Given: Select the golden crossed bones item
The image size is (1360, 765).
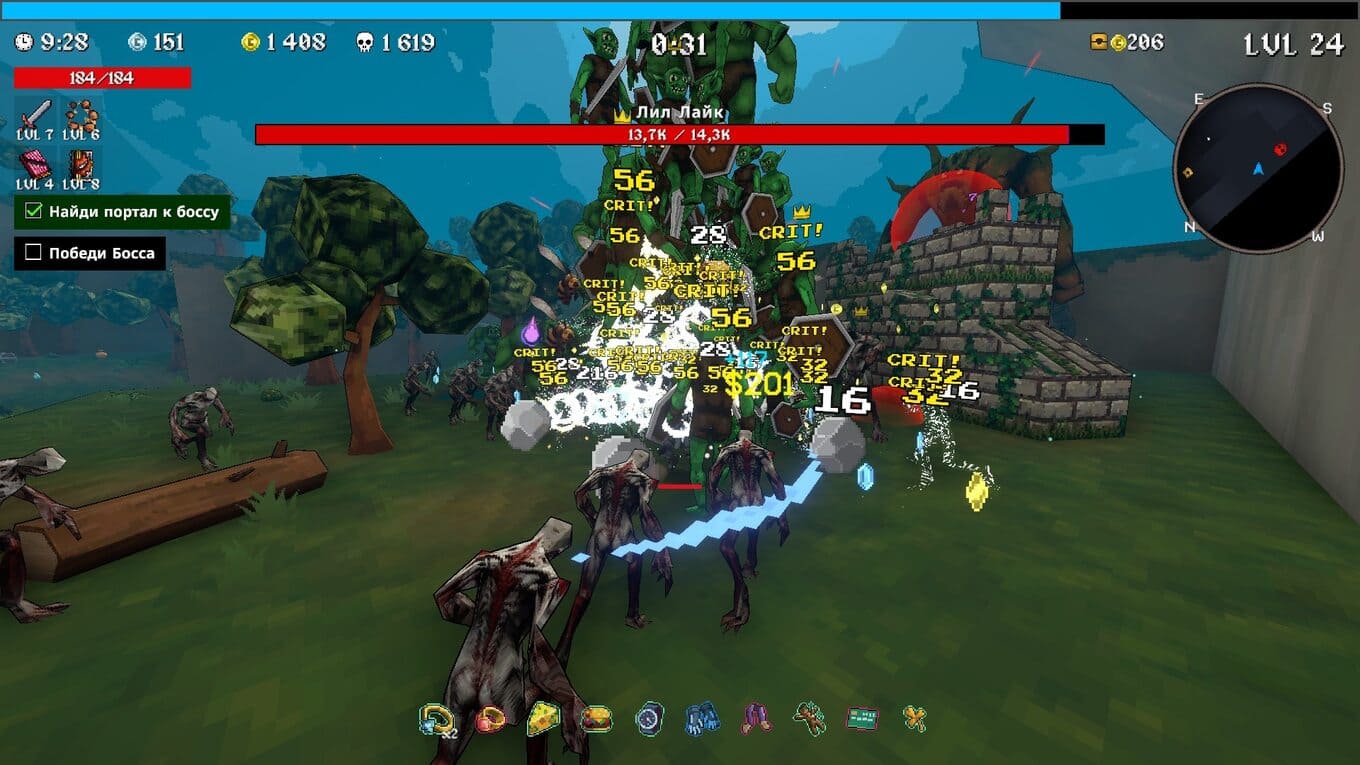Looking at the screenshot, I should [914, 718].
